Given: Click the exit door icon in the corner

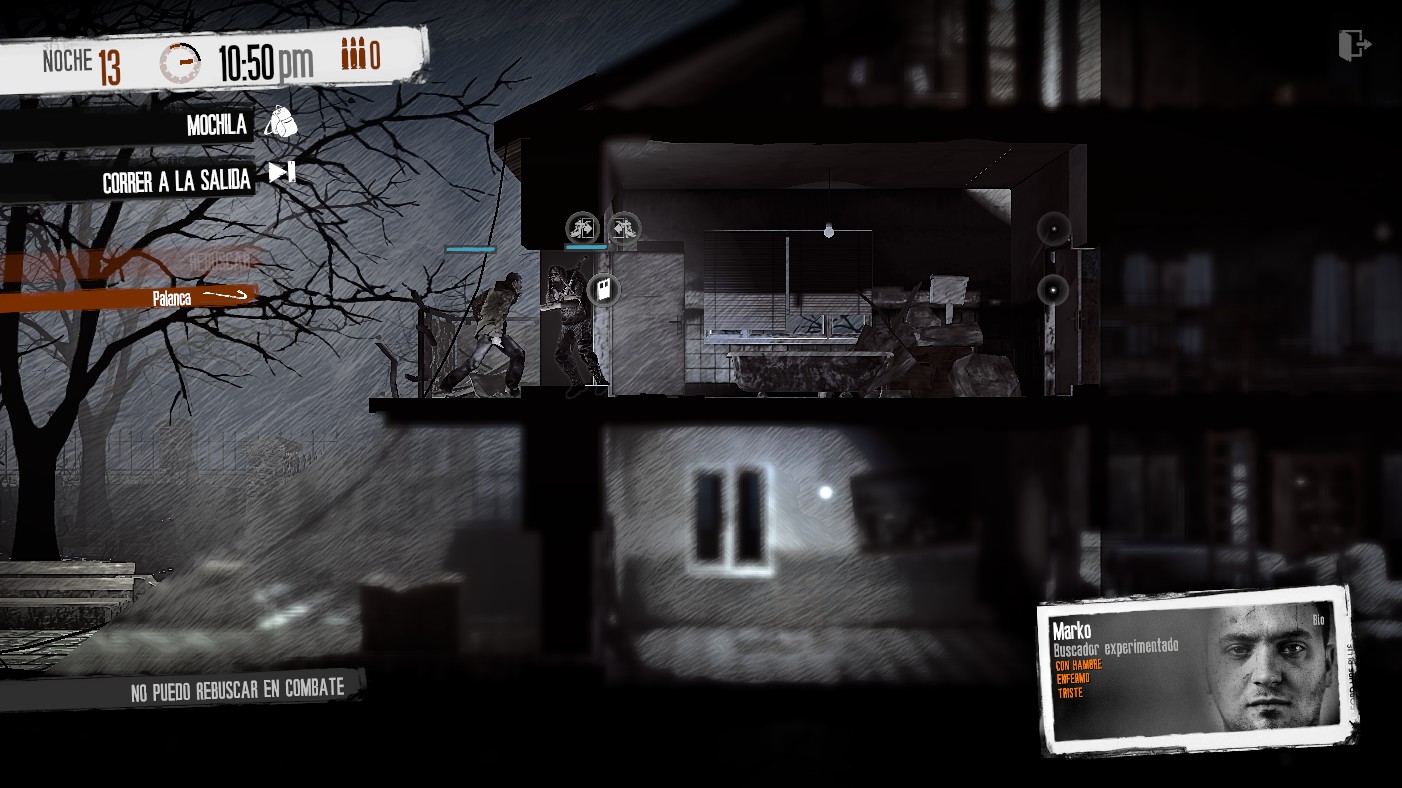Looking at the screenshot, I should click(x=1355, y=45).
